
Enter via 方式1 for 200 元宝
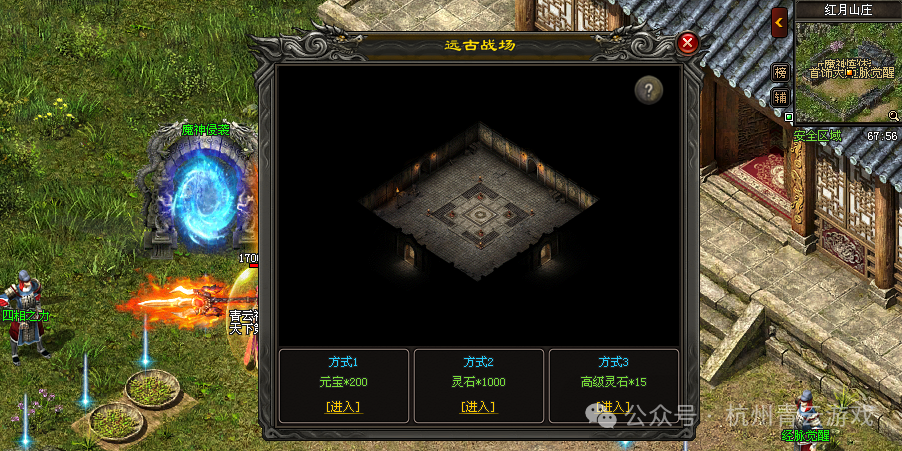[343, 406]
